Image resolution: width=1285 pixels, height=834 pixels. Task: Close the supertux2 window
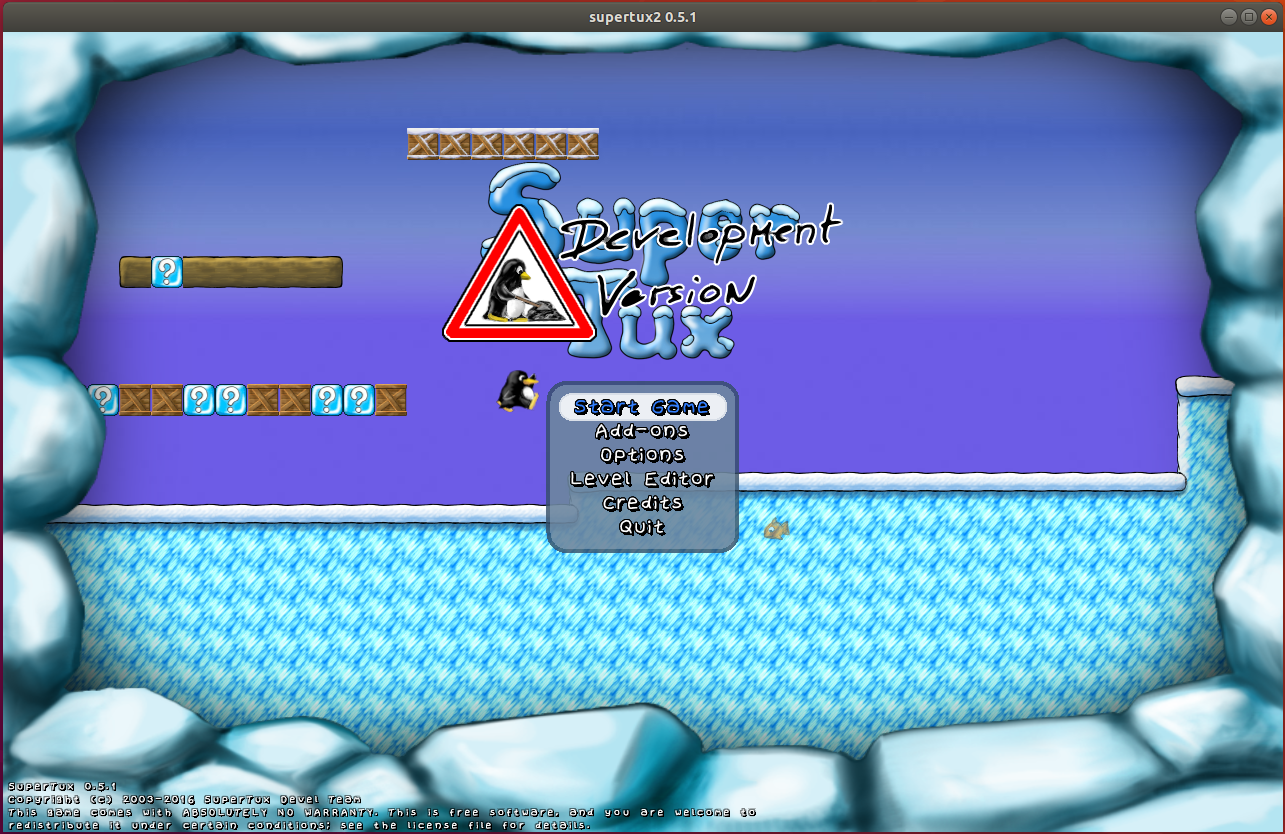pos(1269,17)
